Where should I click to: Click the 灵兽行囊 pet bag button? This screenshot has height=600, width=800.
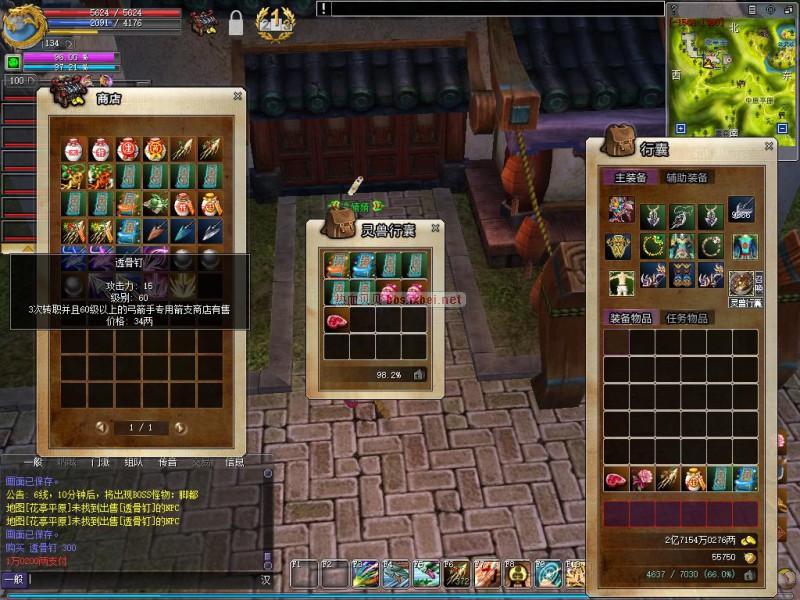point(742,286)
